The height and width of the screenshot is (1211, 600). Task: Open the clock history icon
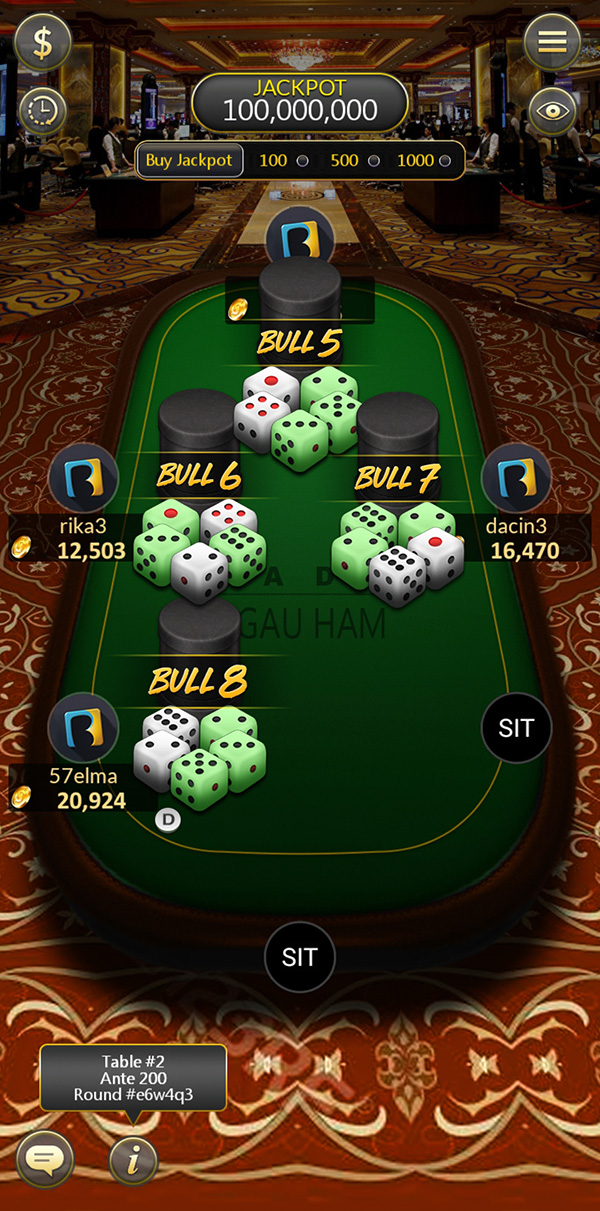click(x=42, y=110)
